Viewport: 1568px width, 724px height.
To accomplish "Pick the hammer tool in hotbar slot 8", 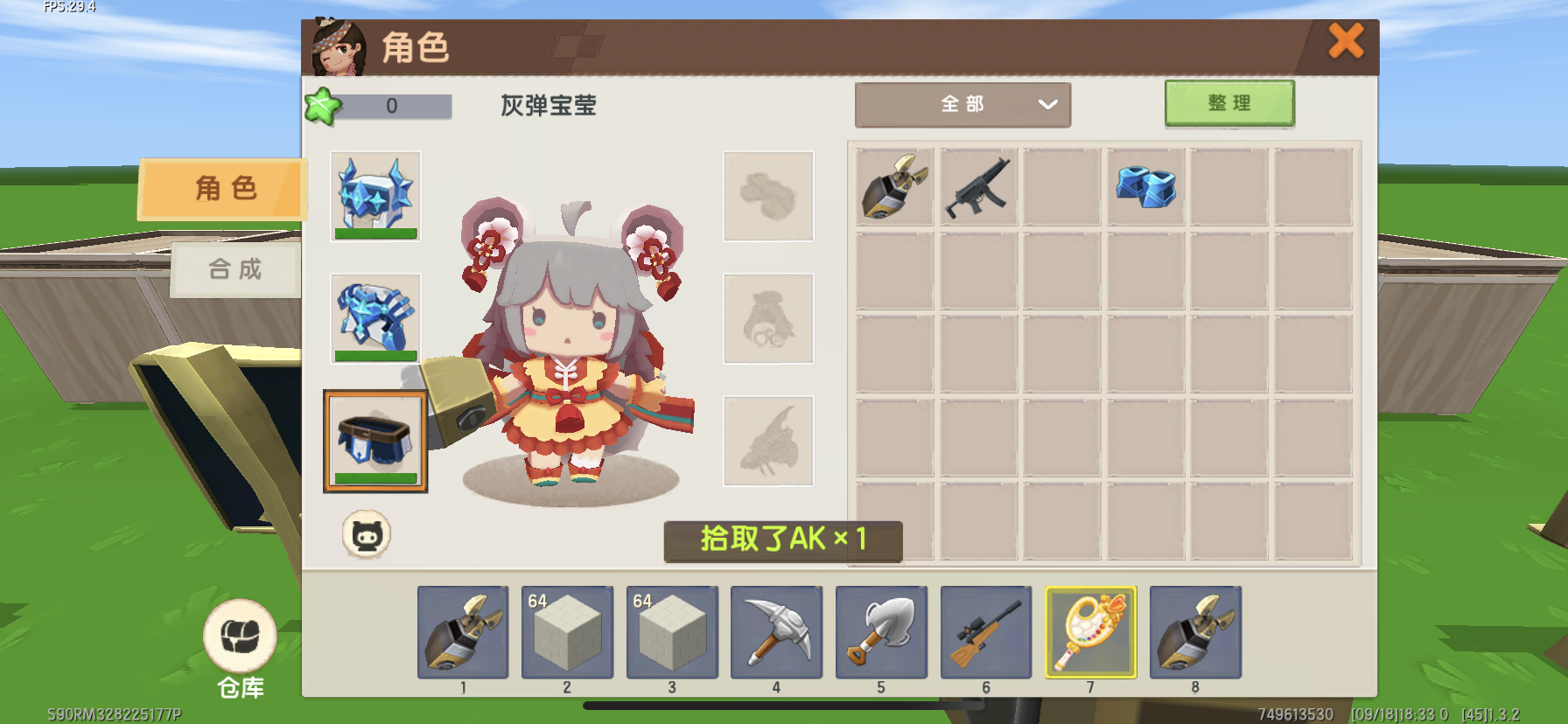I will 1195,632.
